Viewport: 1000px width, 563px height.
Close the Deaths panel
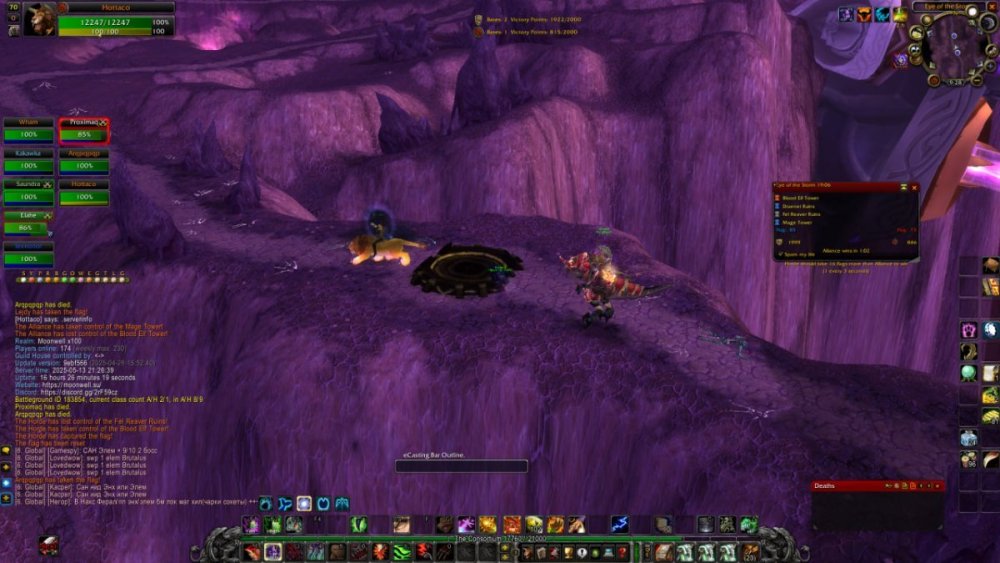coord(935,486)
